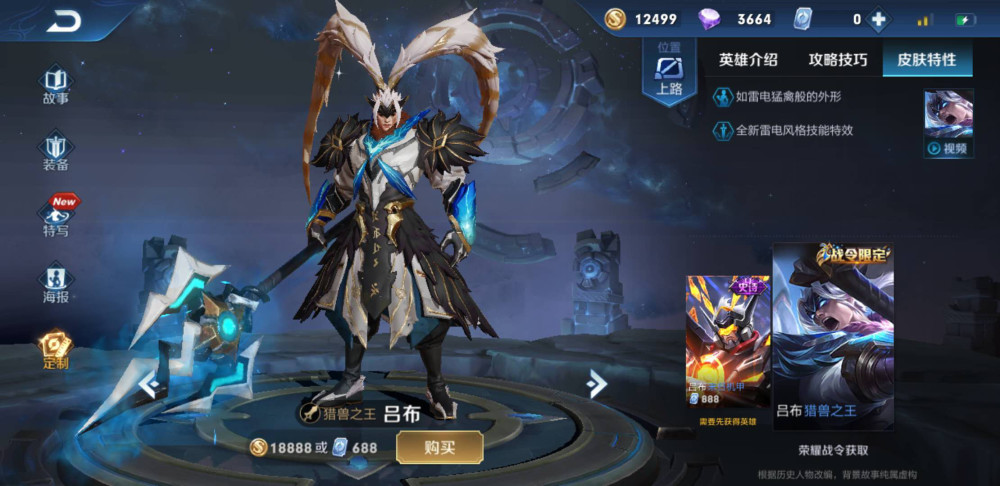Open the 海报 (Poster) view
The width and height of the screenshot is (1000, 486).
click(x=56, y=283)
